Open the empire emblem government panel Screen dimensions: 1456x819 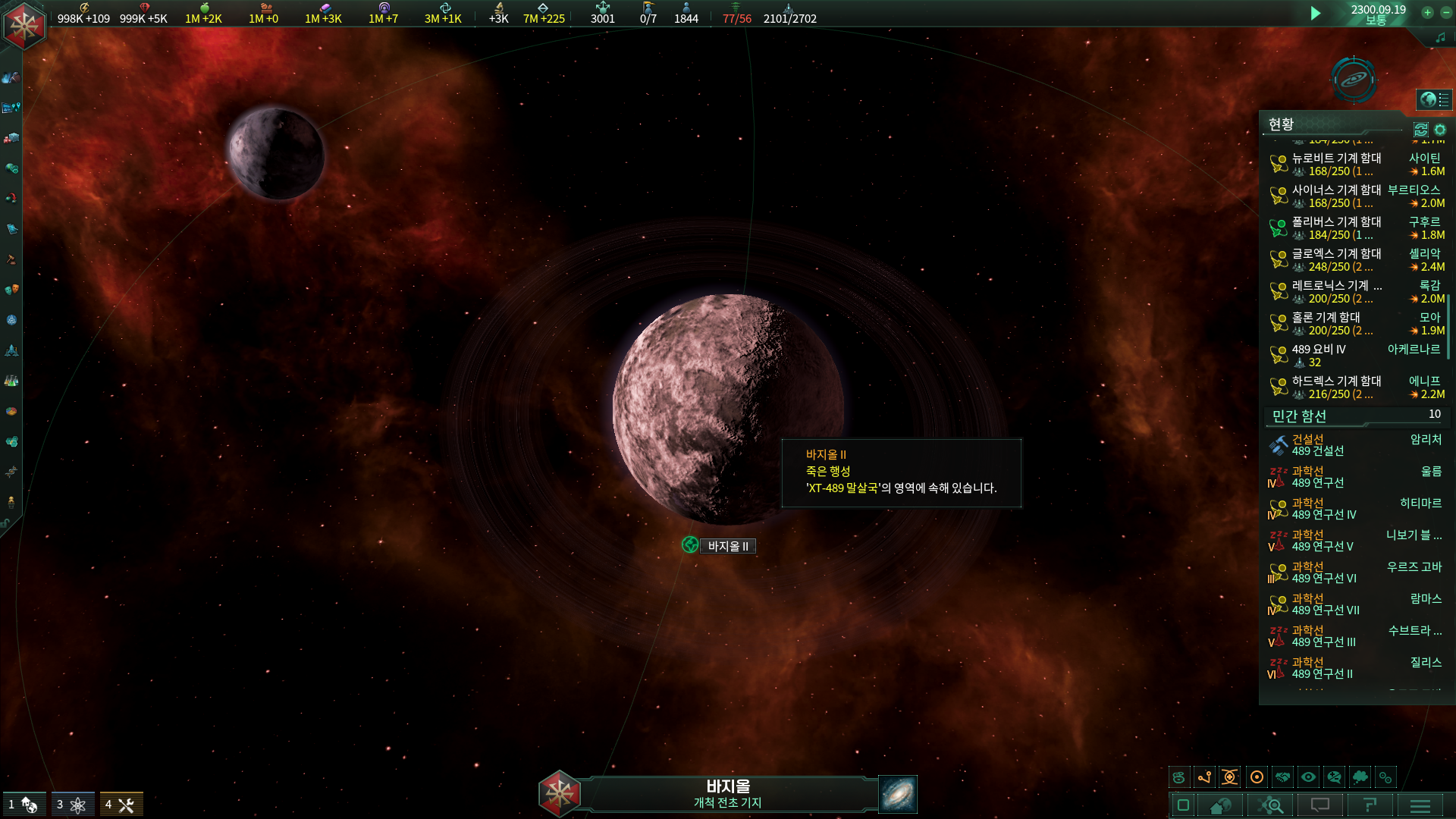pos(24,25)
